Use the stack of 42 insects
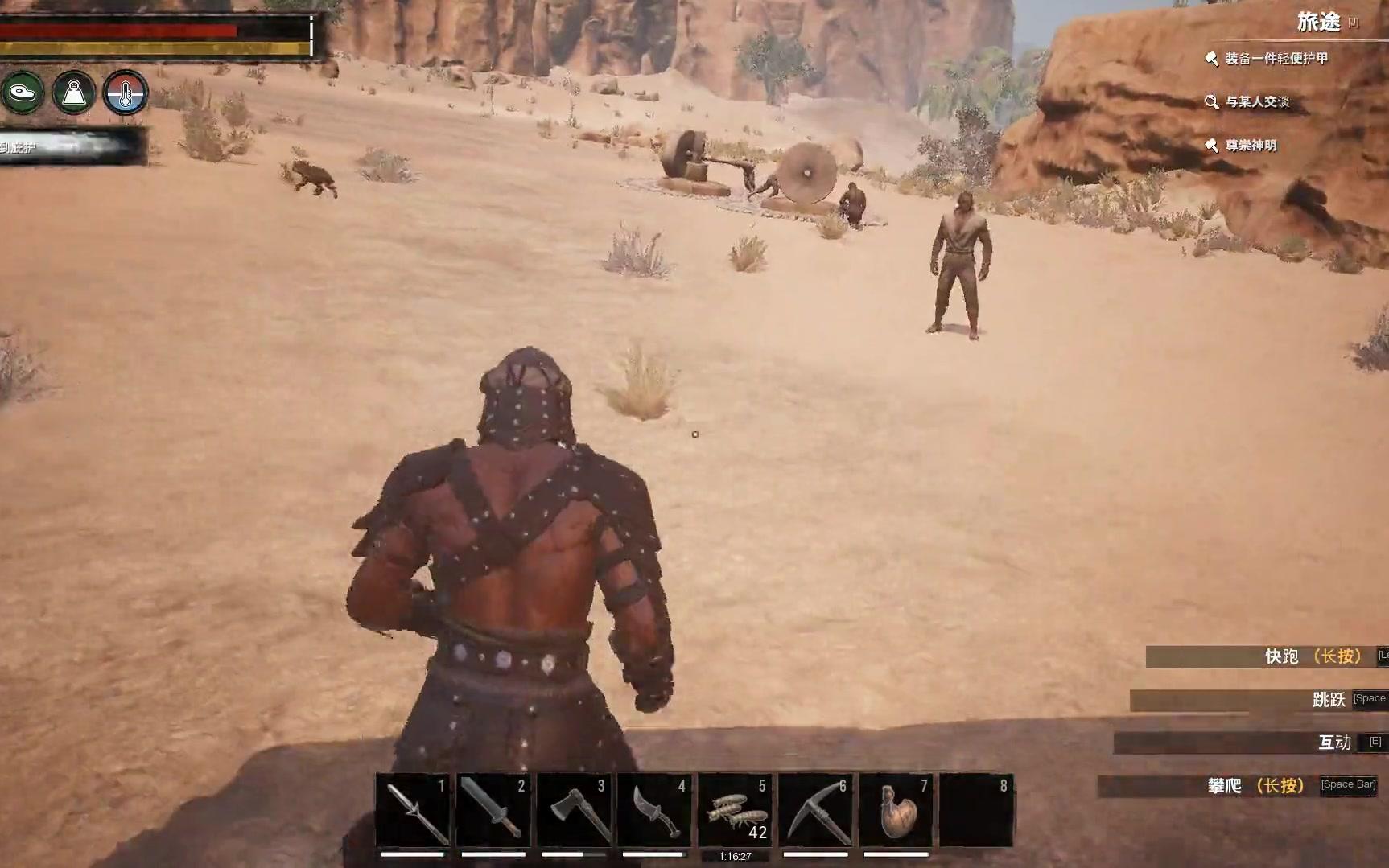This screenshot has height=868, width=1389. click(x=735, y=810)
